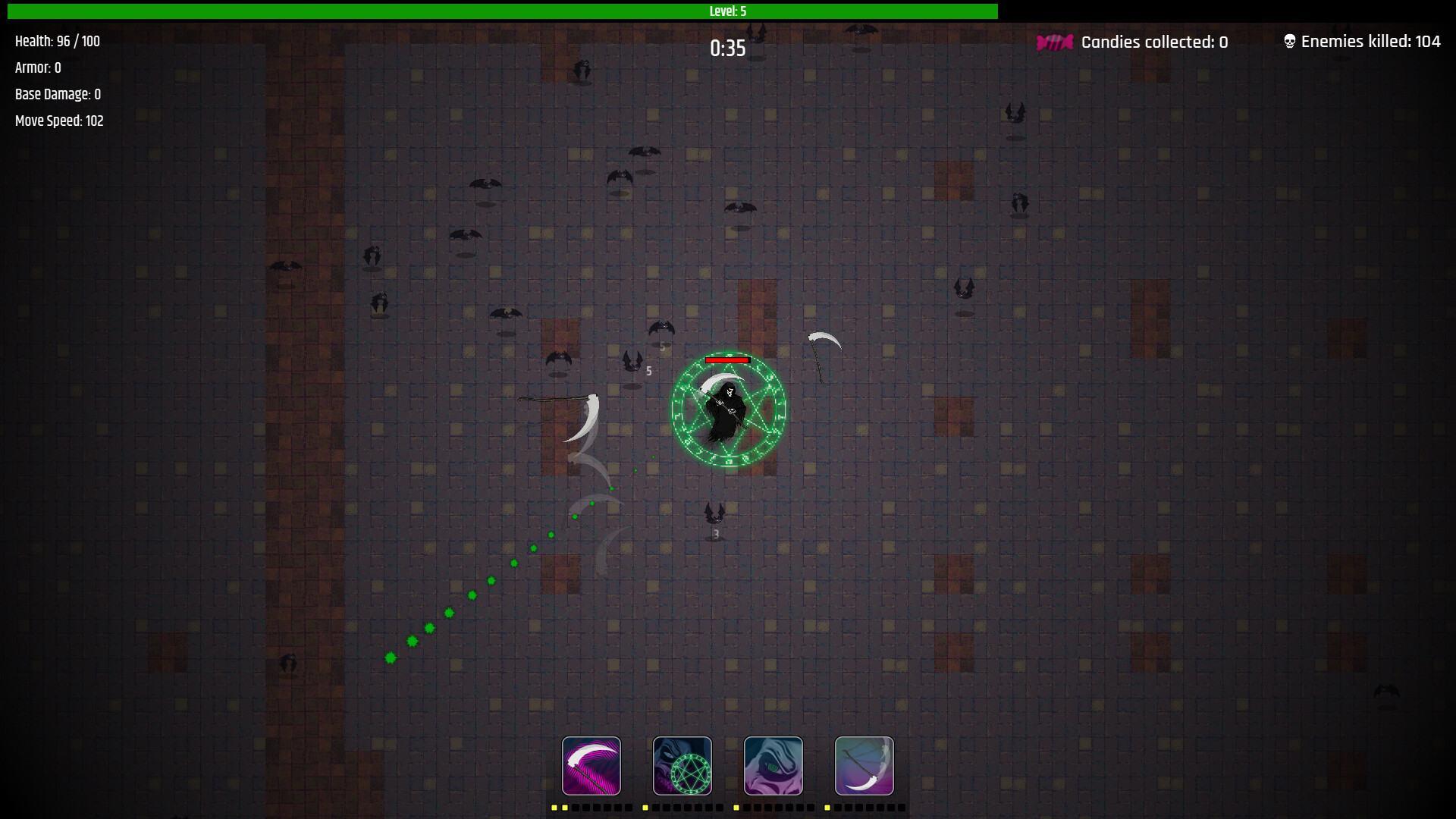Select the curved scythe throw weapon icon

[x=864, y=766]
